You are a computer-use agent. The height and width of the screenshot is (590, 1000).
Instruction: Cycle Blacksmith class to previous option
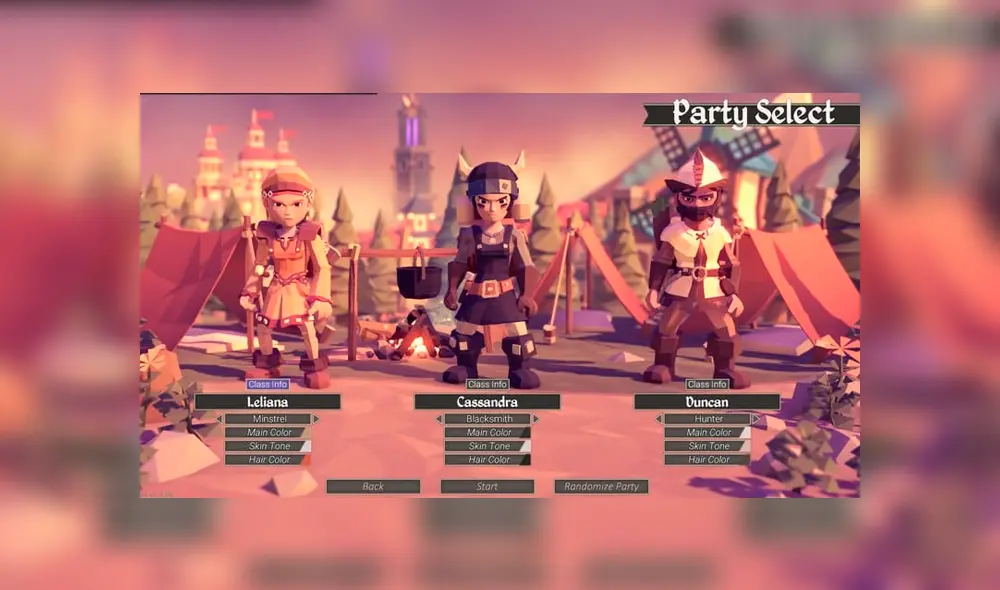pyautogui.click(x=438, y=419)
